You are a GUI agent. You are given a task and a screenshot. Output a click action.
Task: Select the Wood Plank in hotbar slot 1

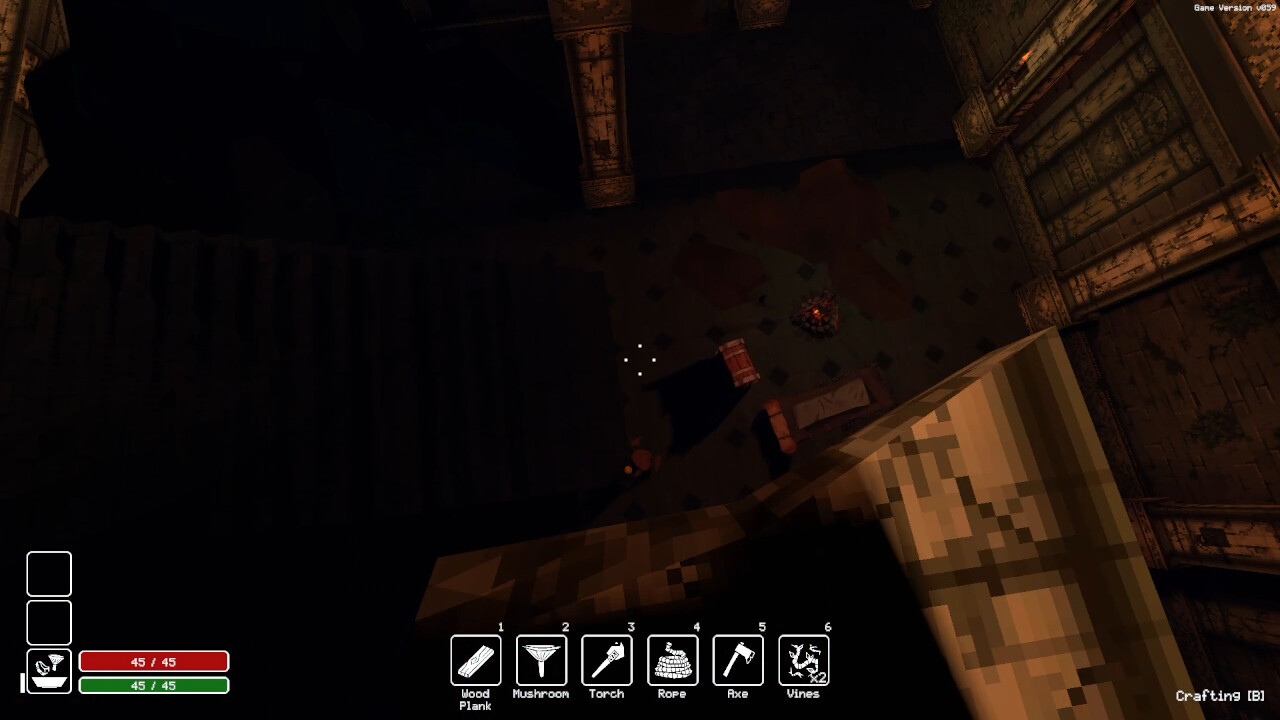click(476, 660)
